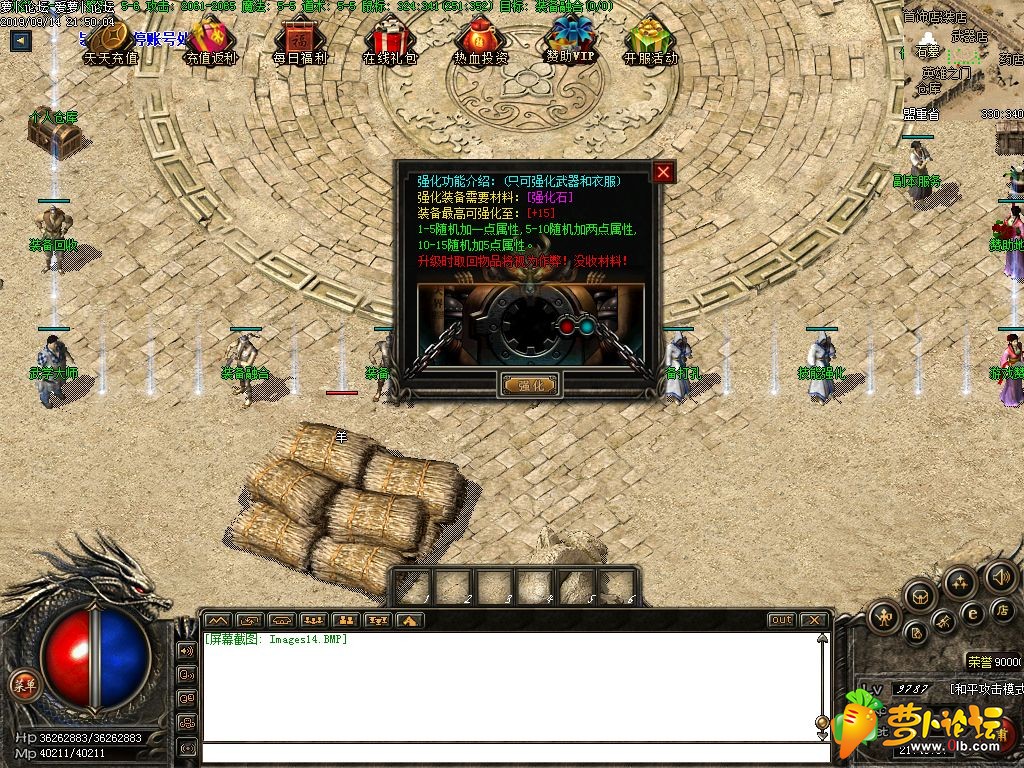Image resolution: width=1024 pixels, height=768 pixels.
Task: Open the character panel with the warrior icon
Action: click(x=884, y=616)
